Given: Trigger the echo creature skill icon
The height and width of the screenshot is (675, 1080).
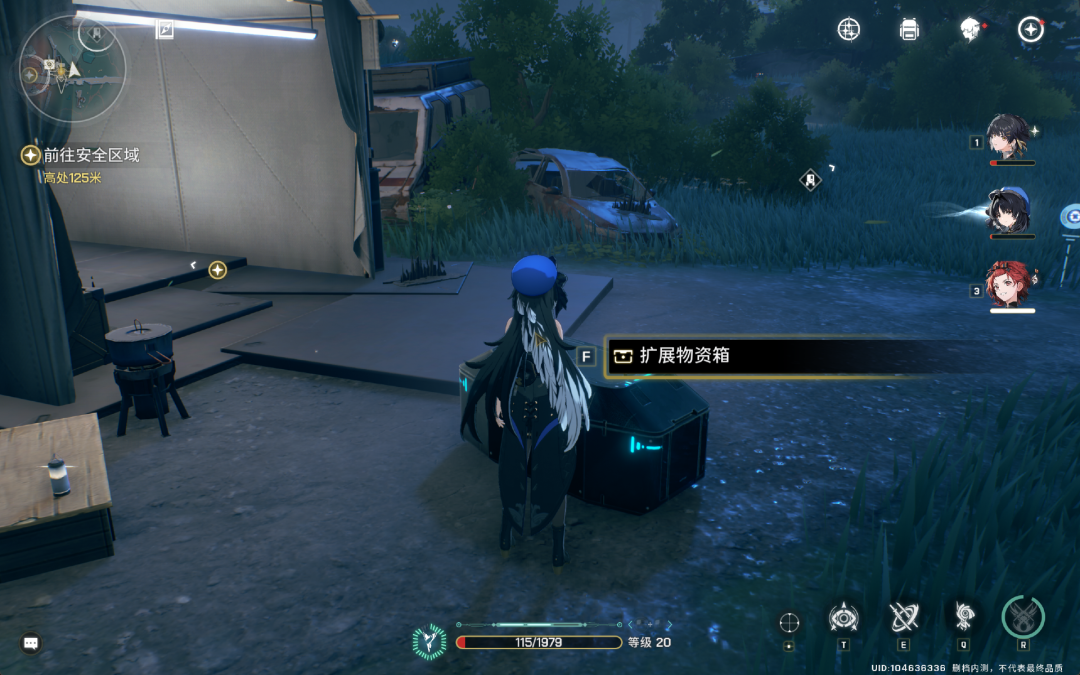Looking at the screenshot, I should (964, 616).
